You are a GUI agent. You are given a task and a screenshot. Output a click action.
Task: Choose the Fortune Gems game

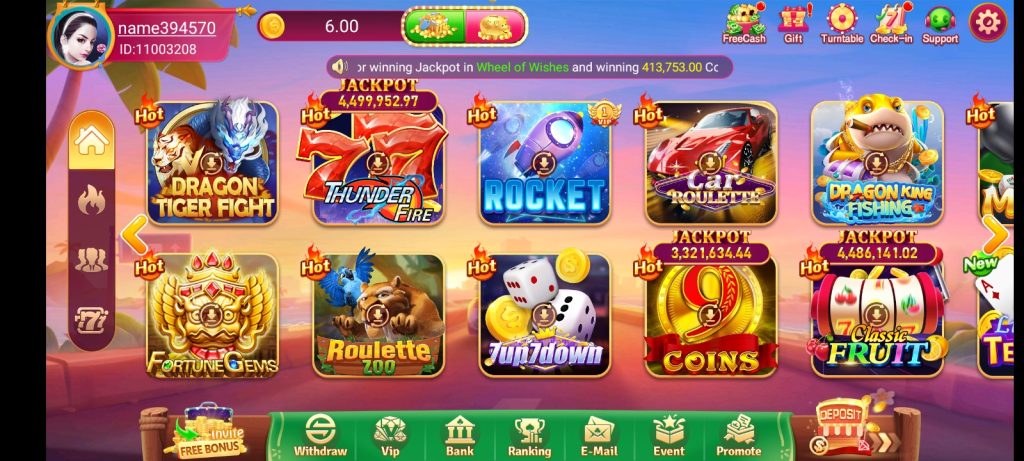211,315
